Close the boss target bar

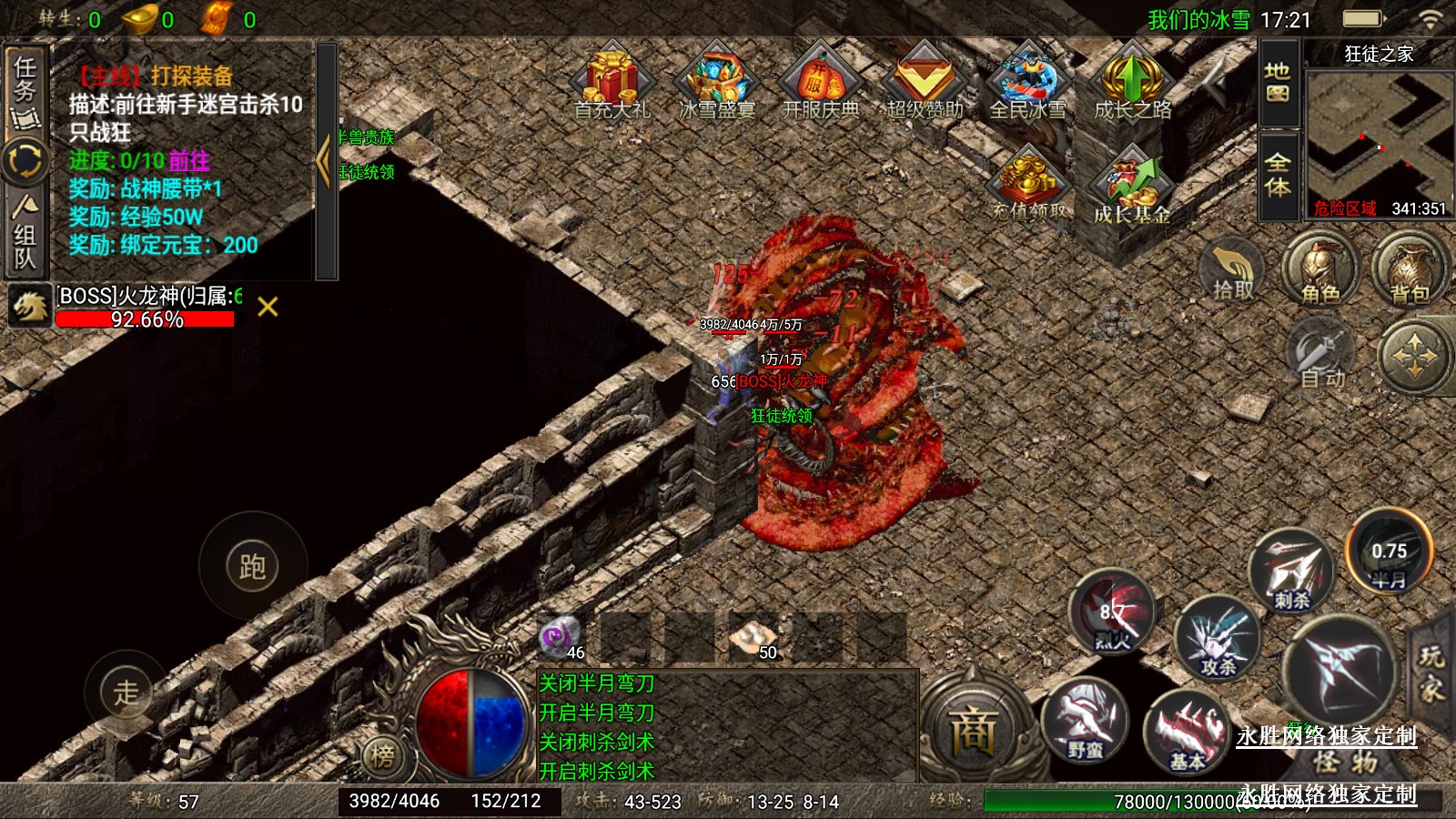pyautogui.click(x=268, y=307)
